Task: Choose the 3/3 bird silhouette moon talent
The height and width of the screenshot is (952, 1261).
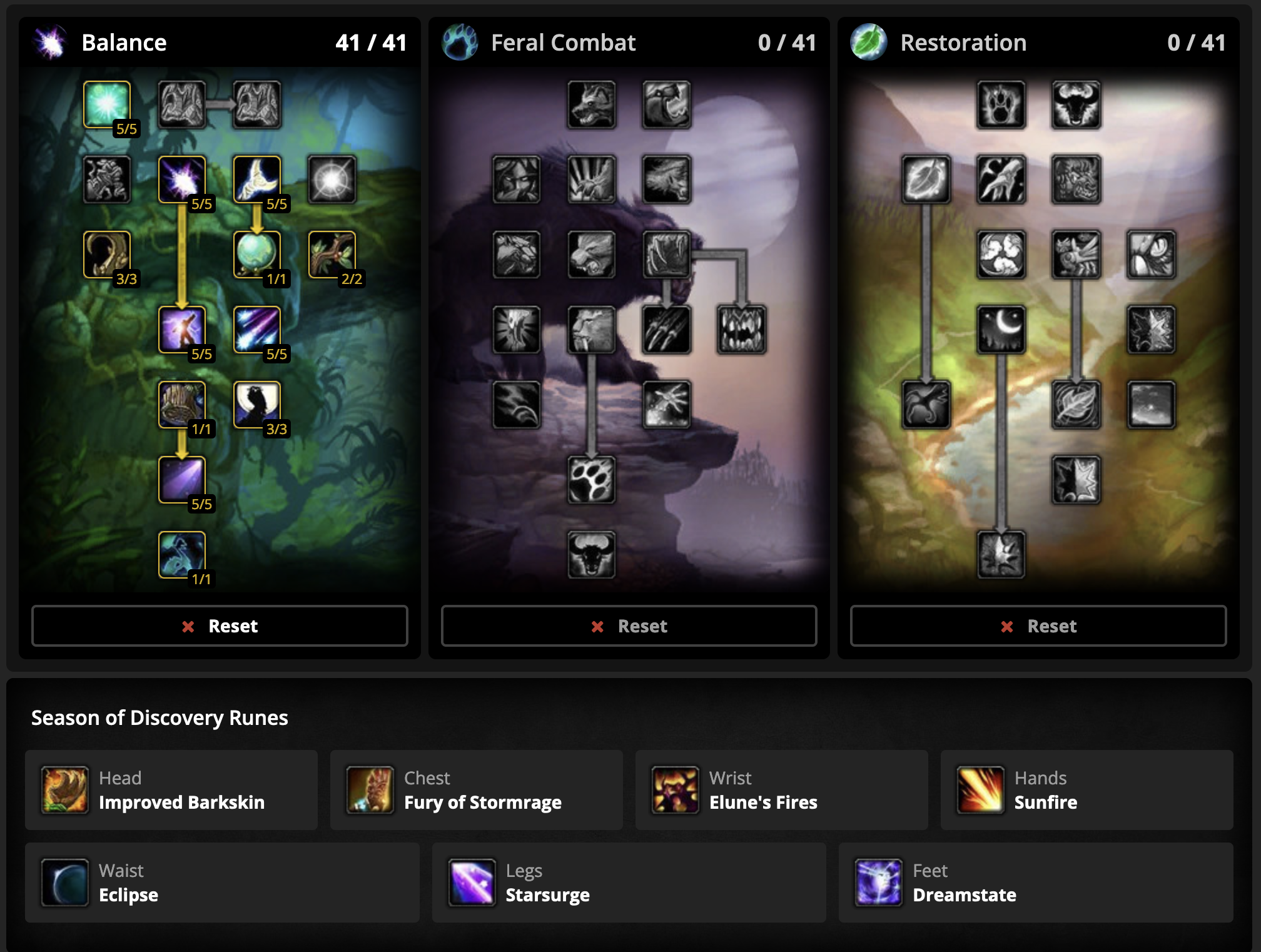Action: (257, 405)
